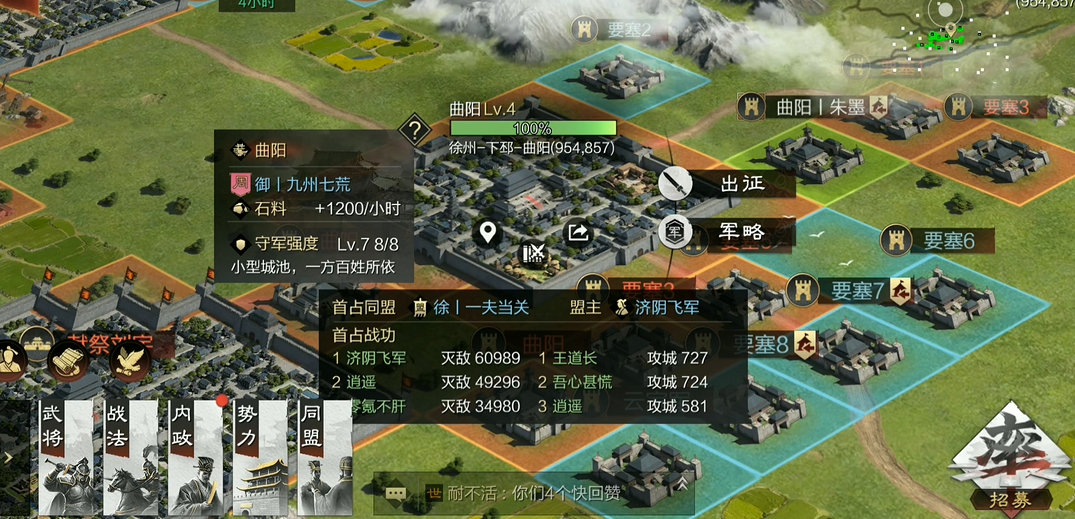Select the 要塞7 fortress label

tap(848, 291)
